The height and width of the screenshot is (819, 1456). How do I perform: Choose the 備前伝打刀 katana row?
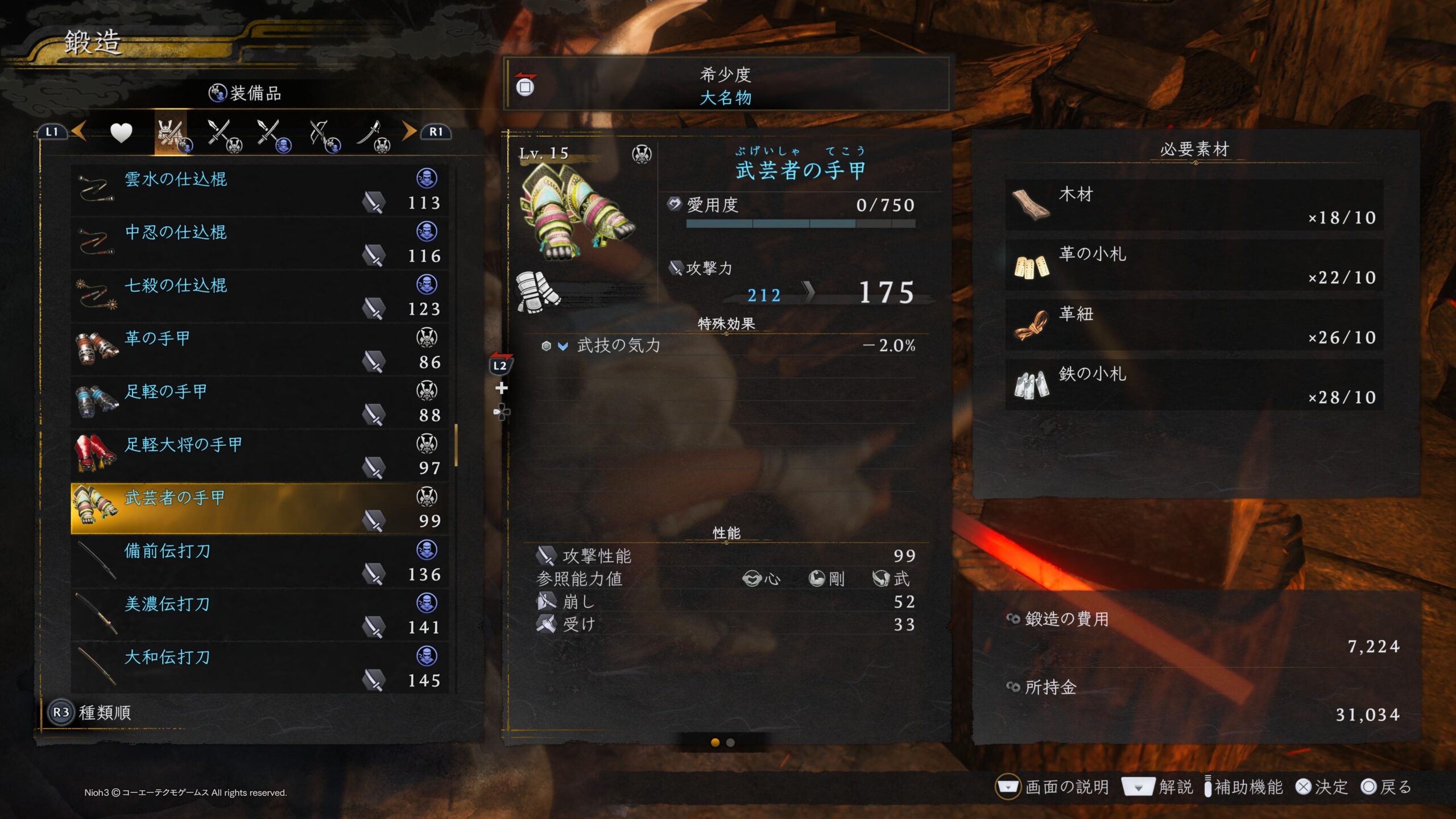pyautogui.click(x=259, y=562)
